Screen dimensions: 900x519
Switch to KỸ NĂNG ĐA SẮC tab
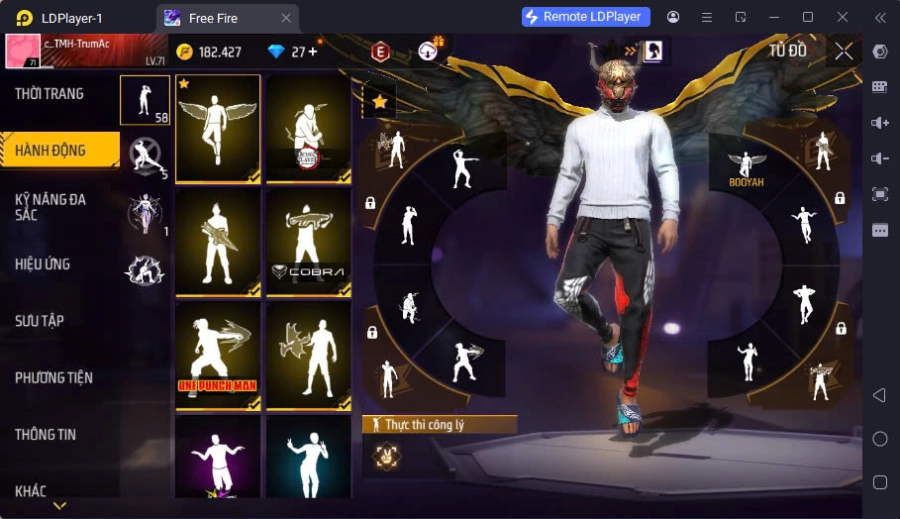50,207
